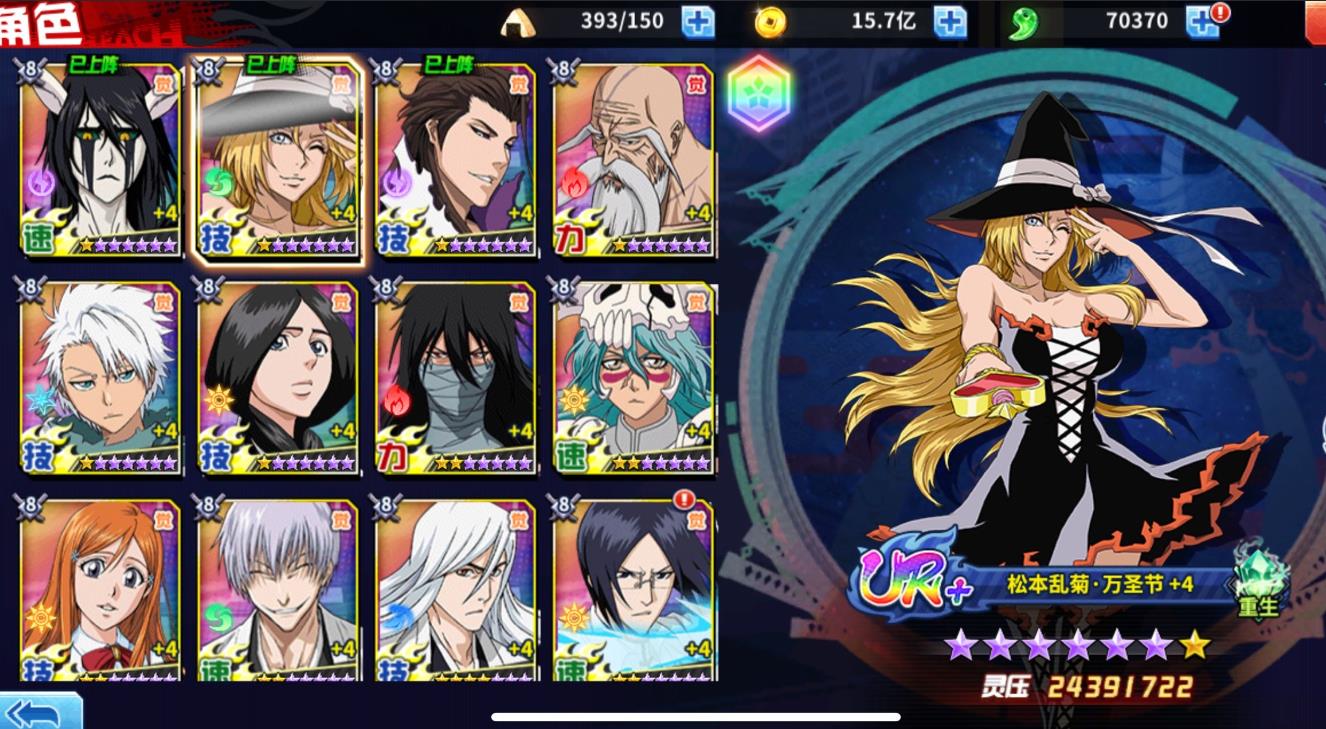Screen dimensions: 1326x729
Task: Open the 重生 rebirth crystal button
Action: (1258, 581)
